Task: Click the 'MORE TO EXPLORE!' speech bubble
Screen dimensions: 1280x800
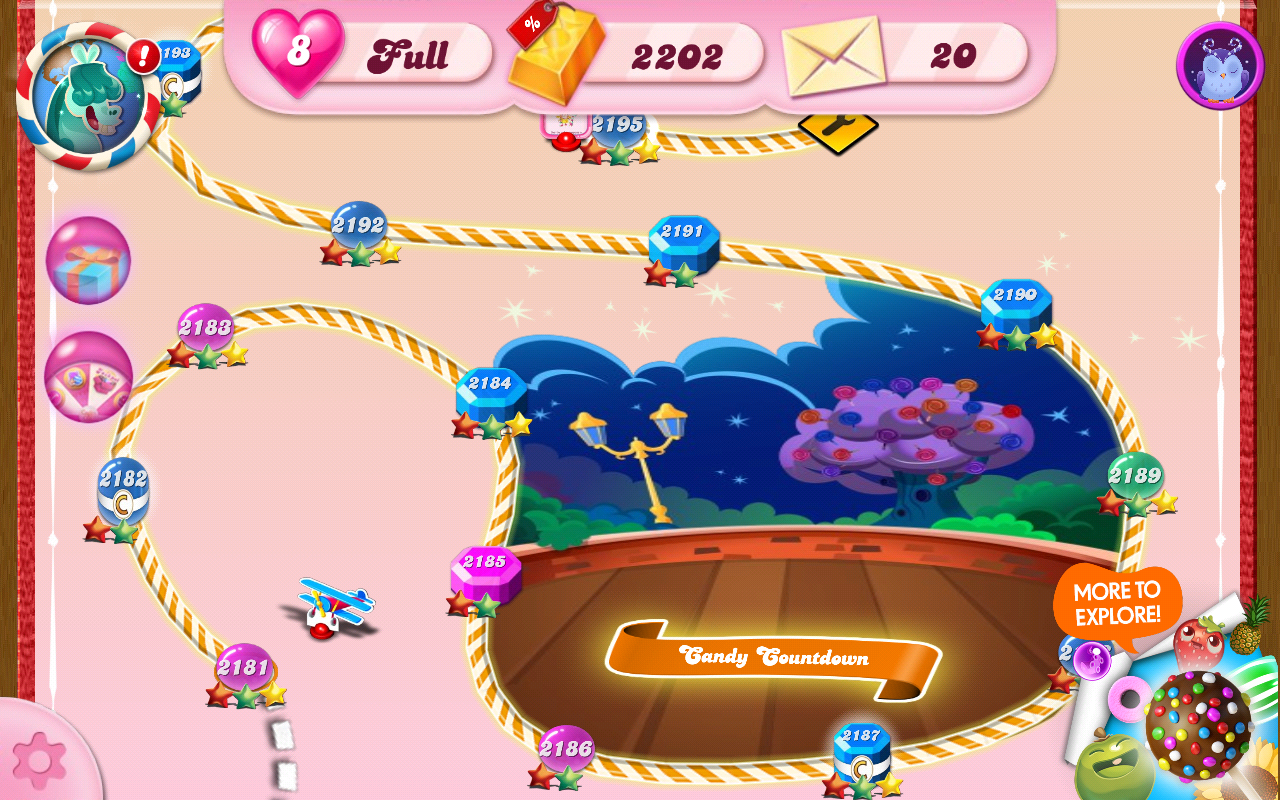Action: (x=1117, y=600)
